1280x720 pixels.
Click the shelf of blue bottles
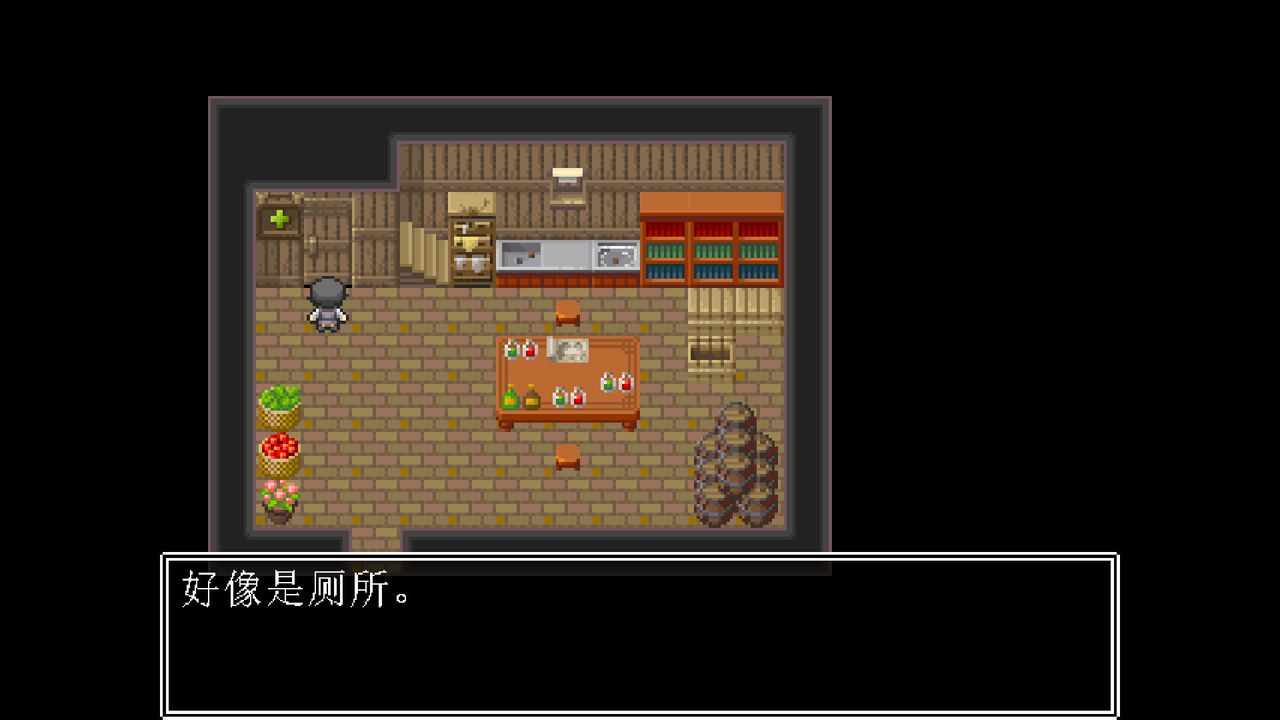712,271
